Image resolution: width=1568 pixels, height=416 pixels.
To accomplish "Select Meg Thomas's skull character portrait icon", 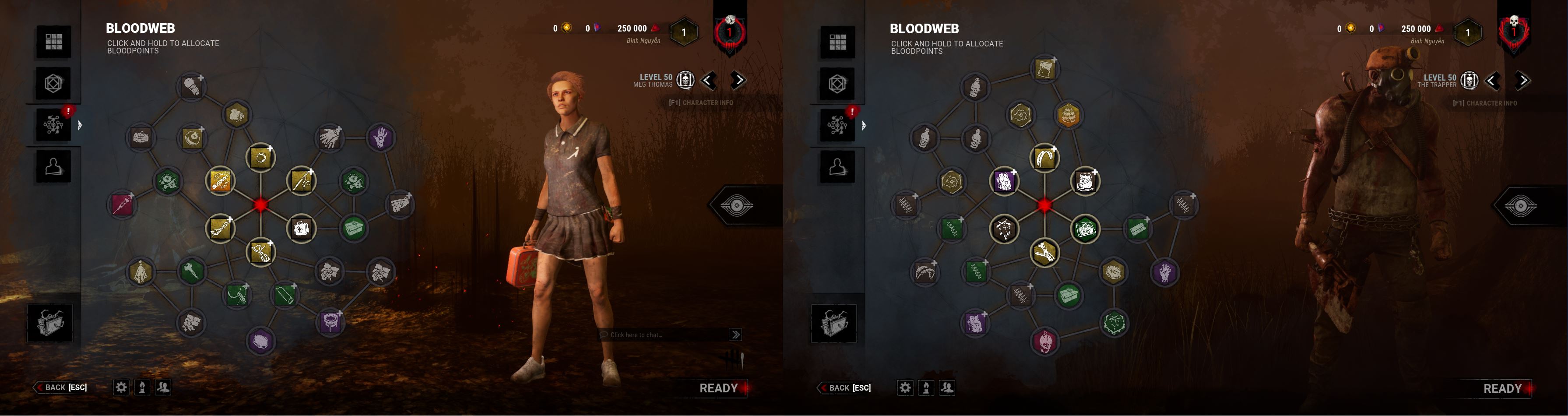I will (x=686, y=80).
